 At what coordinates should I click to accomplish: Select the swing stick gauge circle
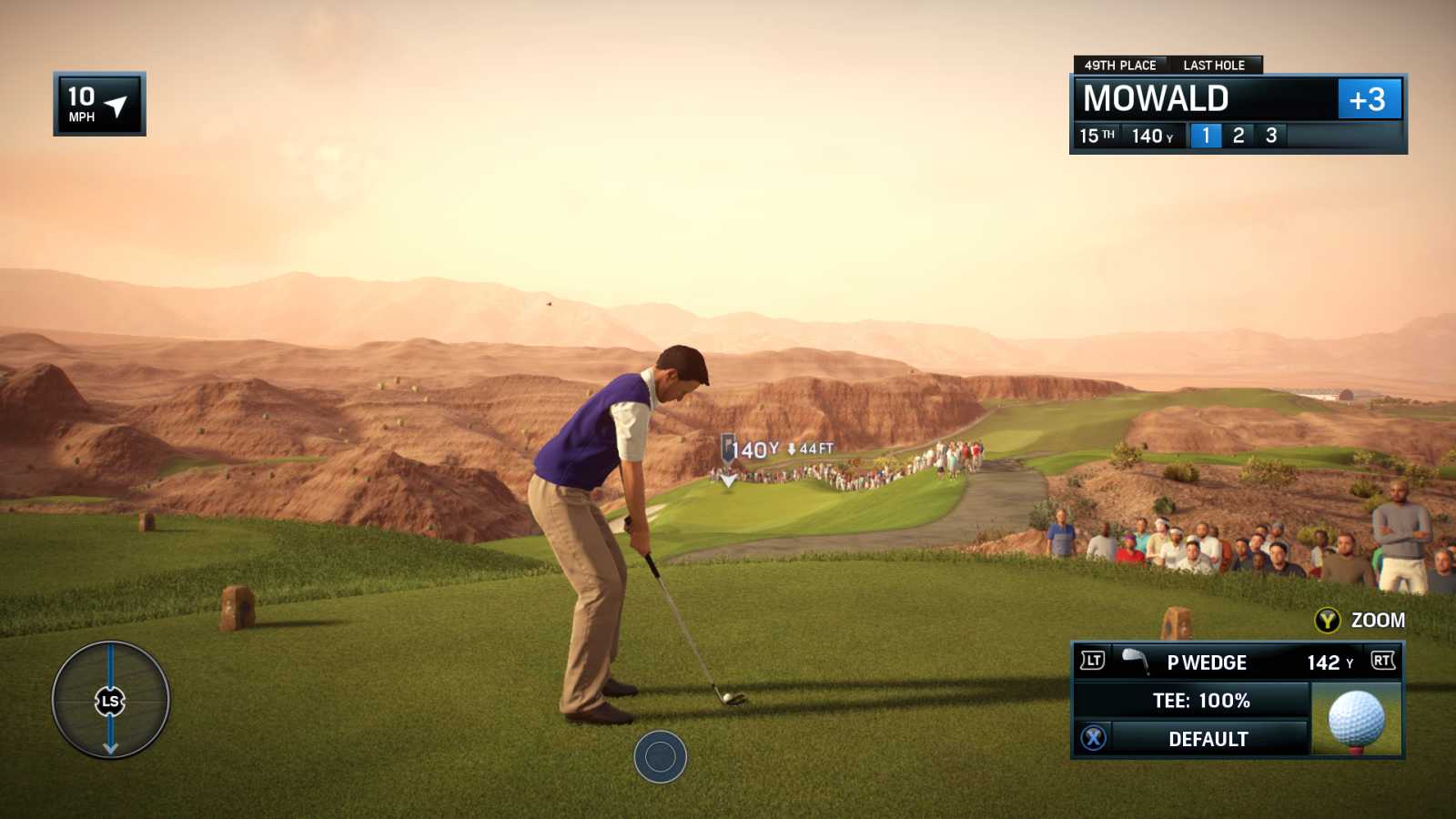110,700
